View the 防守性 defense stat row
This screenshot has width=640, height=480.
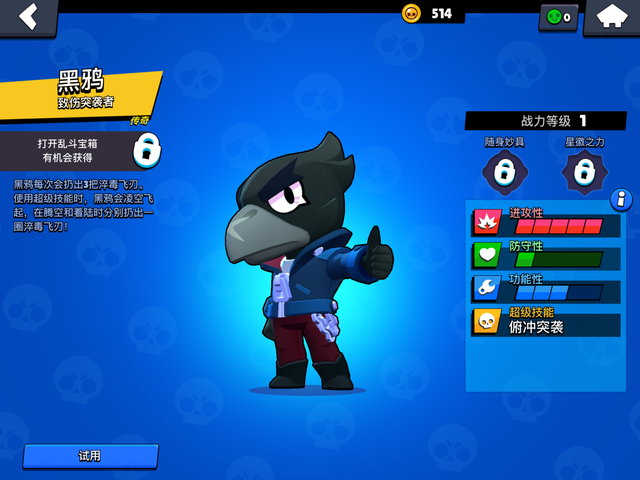(546, 255)
